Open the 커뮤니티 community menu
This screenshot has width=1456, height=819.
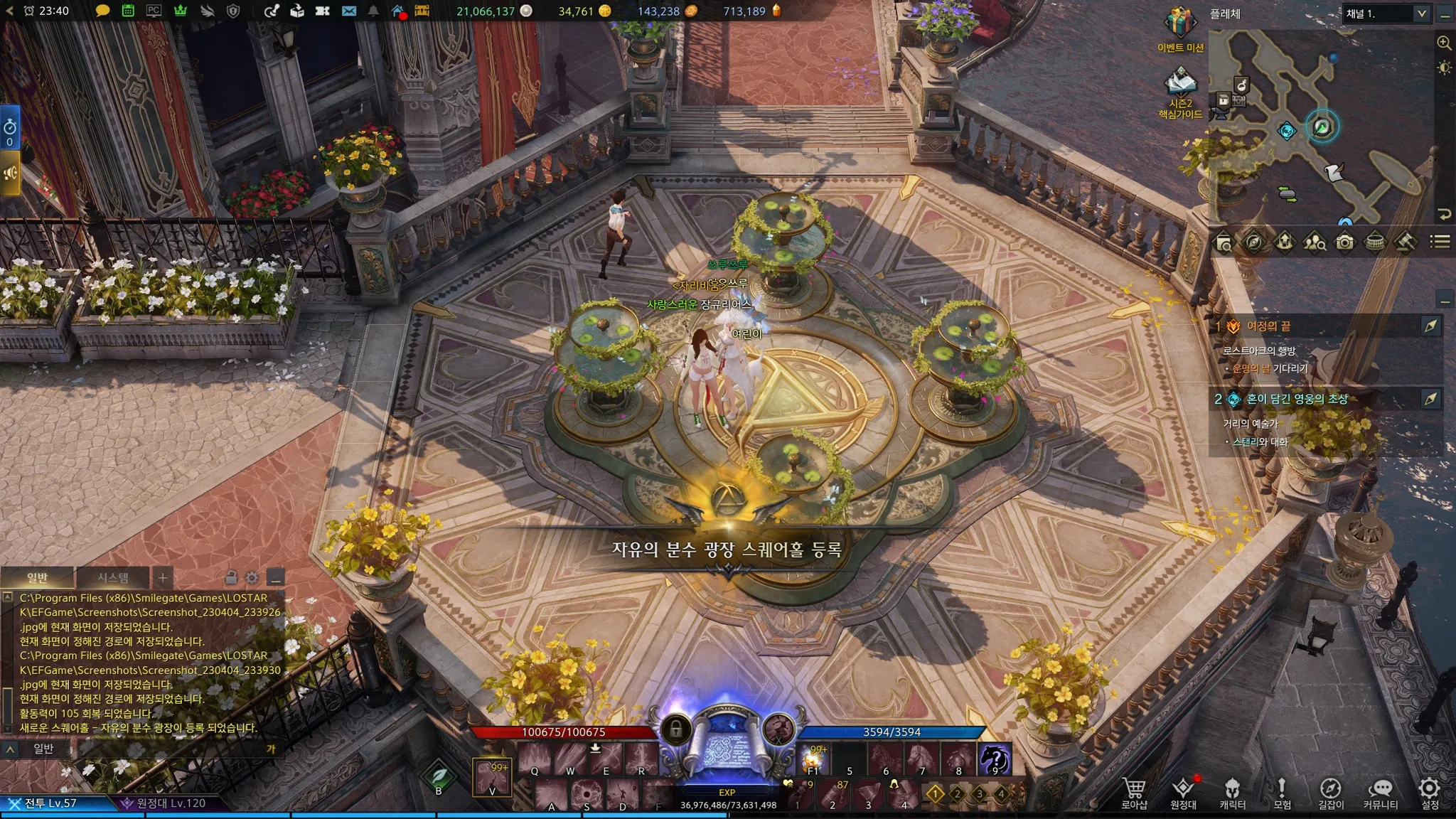coord(1380,792)
